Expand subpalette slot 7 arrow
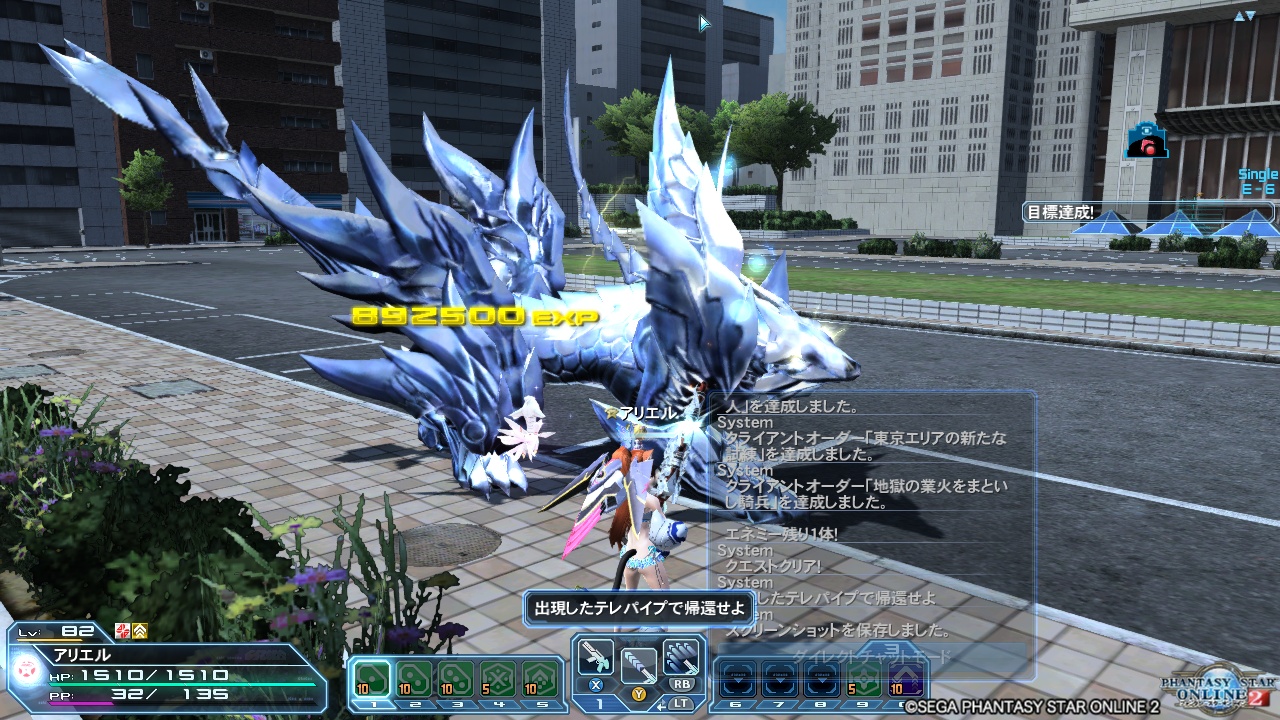The height and width of the screenshot is (720, 1280). coord(780,681)
